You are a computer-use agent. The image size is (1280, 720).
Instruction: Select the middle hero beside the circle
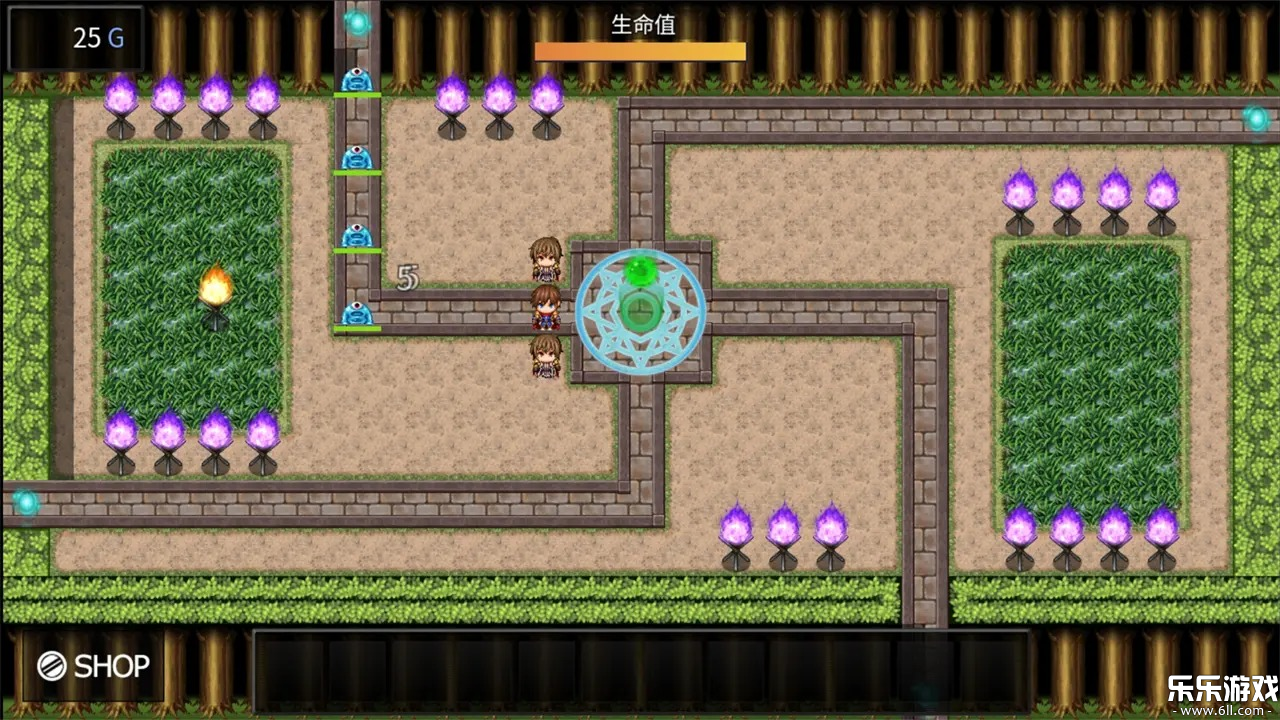546,308
